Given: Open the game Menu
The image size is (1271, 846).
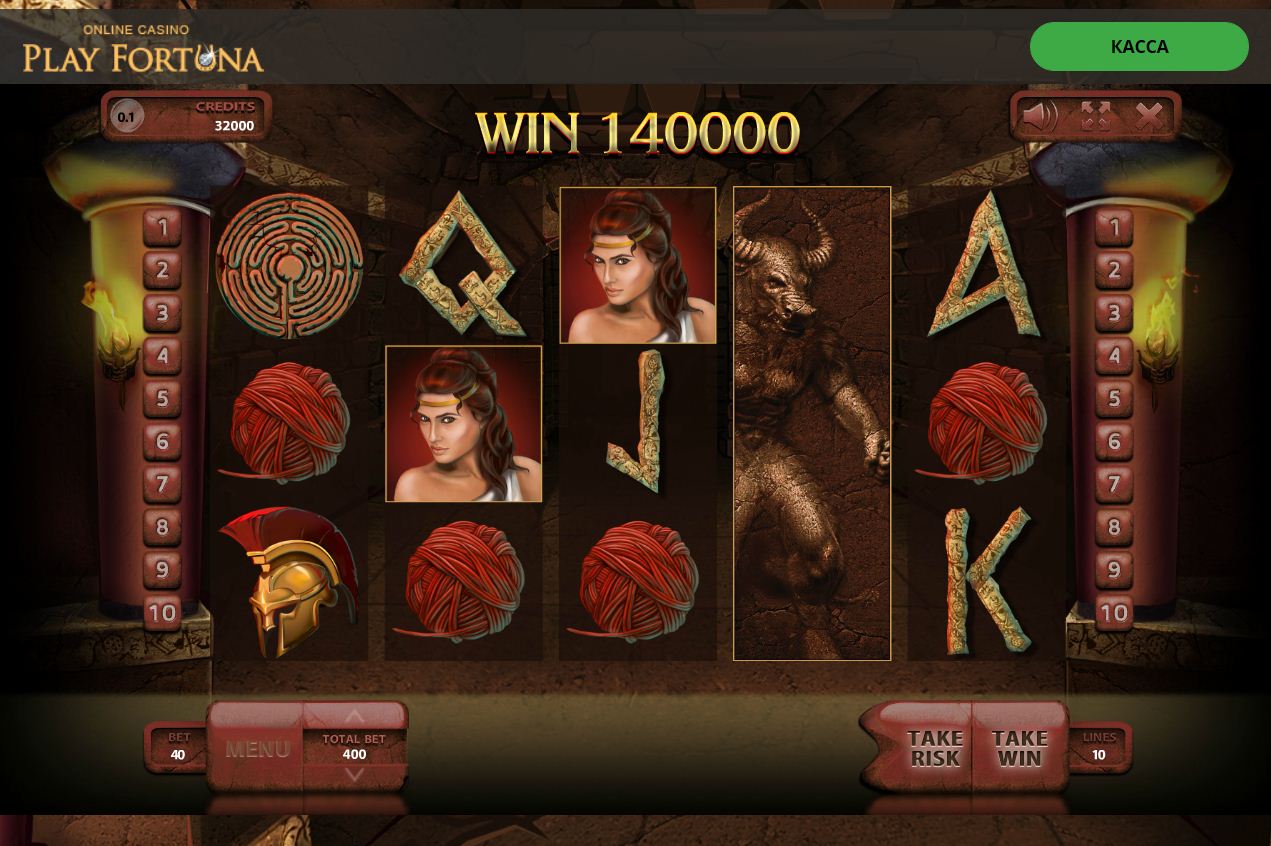Looking at the screenshot, I should coord(257,748).
